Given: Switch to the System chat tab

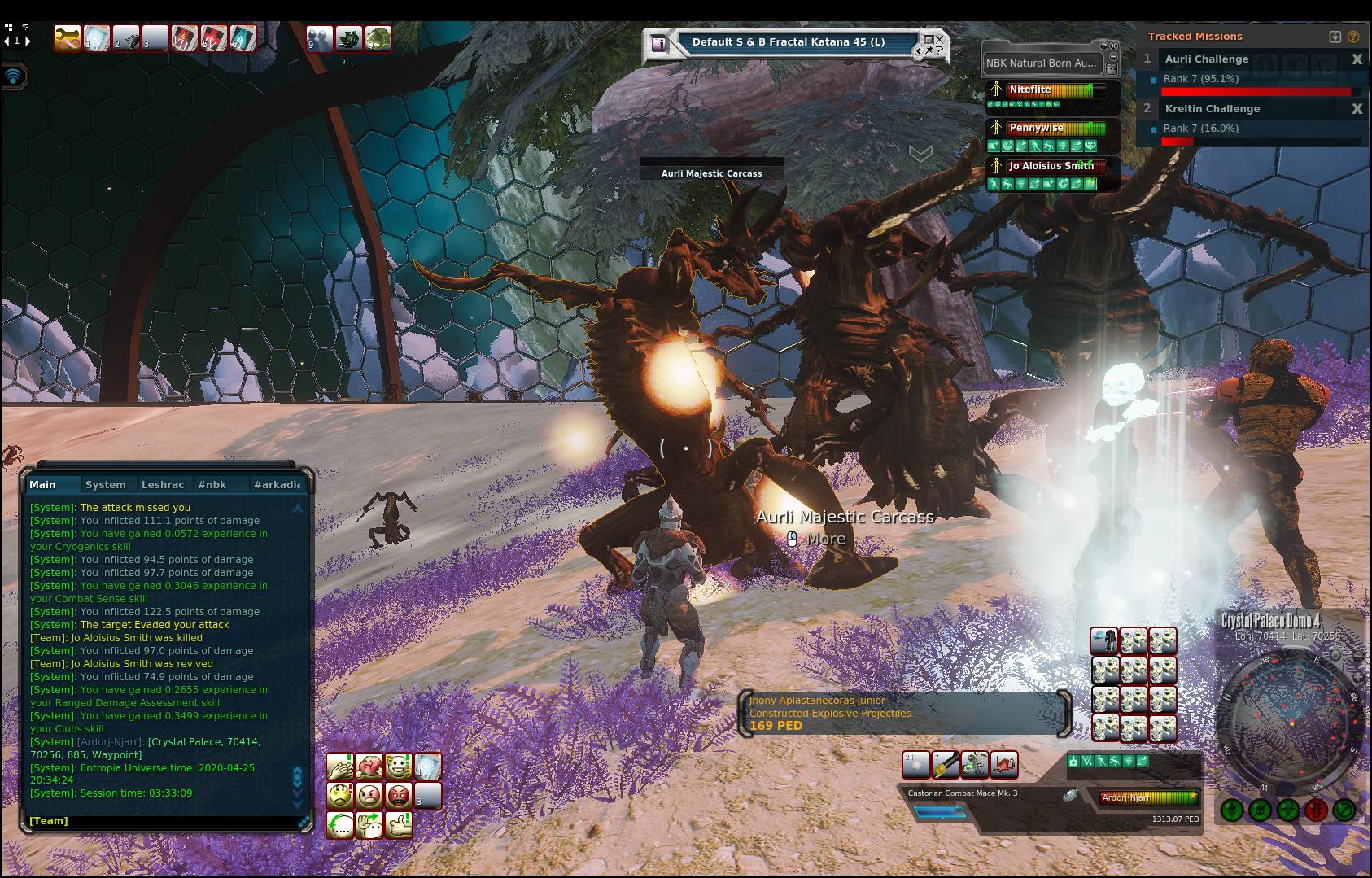Looking at the screenshot, I should coord(106,484).
